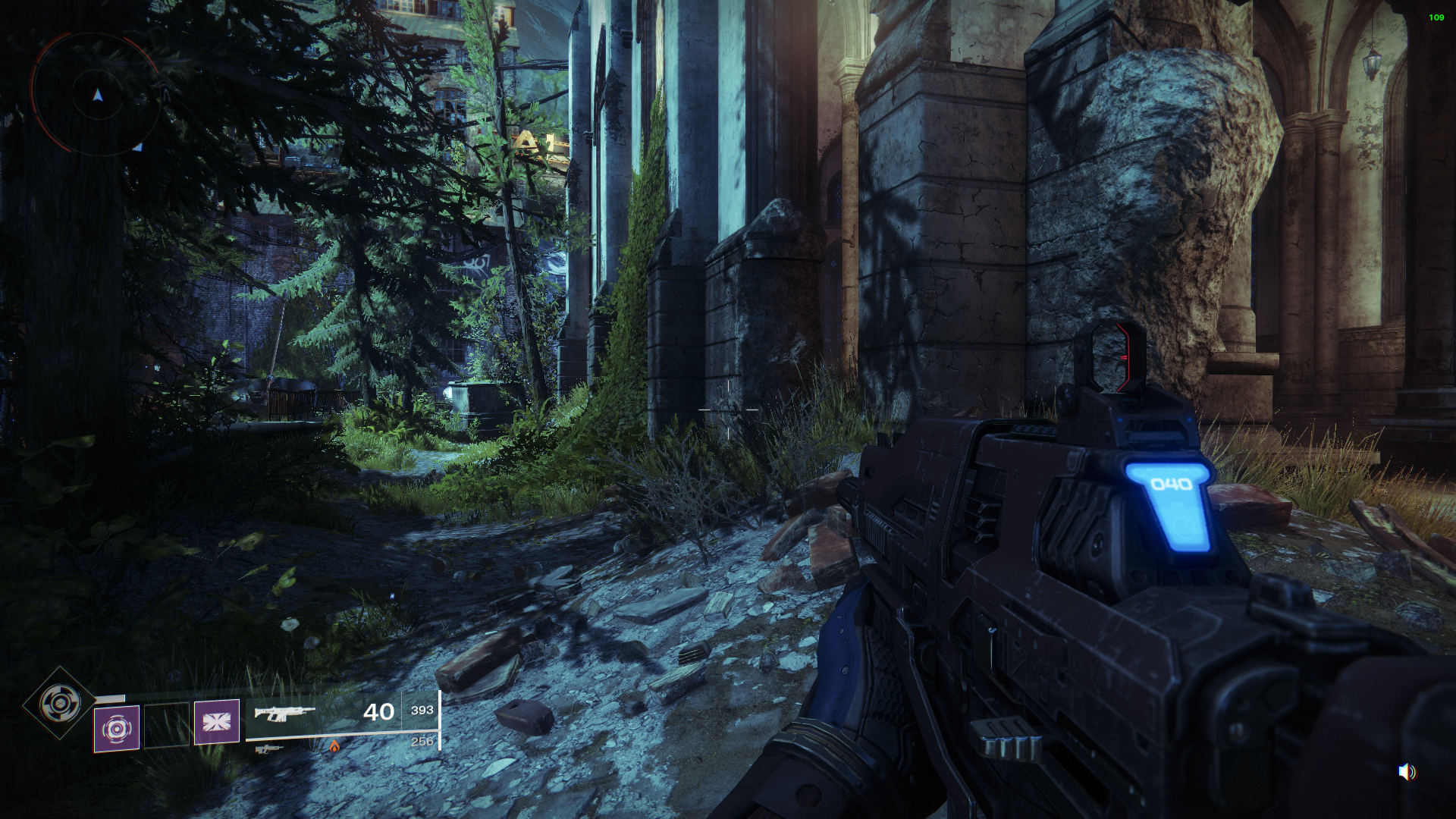Click the orange solar flame icon
This screenshot has height=819, width=1456.
click(334, 746)
